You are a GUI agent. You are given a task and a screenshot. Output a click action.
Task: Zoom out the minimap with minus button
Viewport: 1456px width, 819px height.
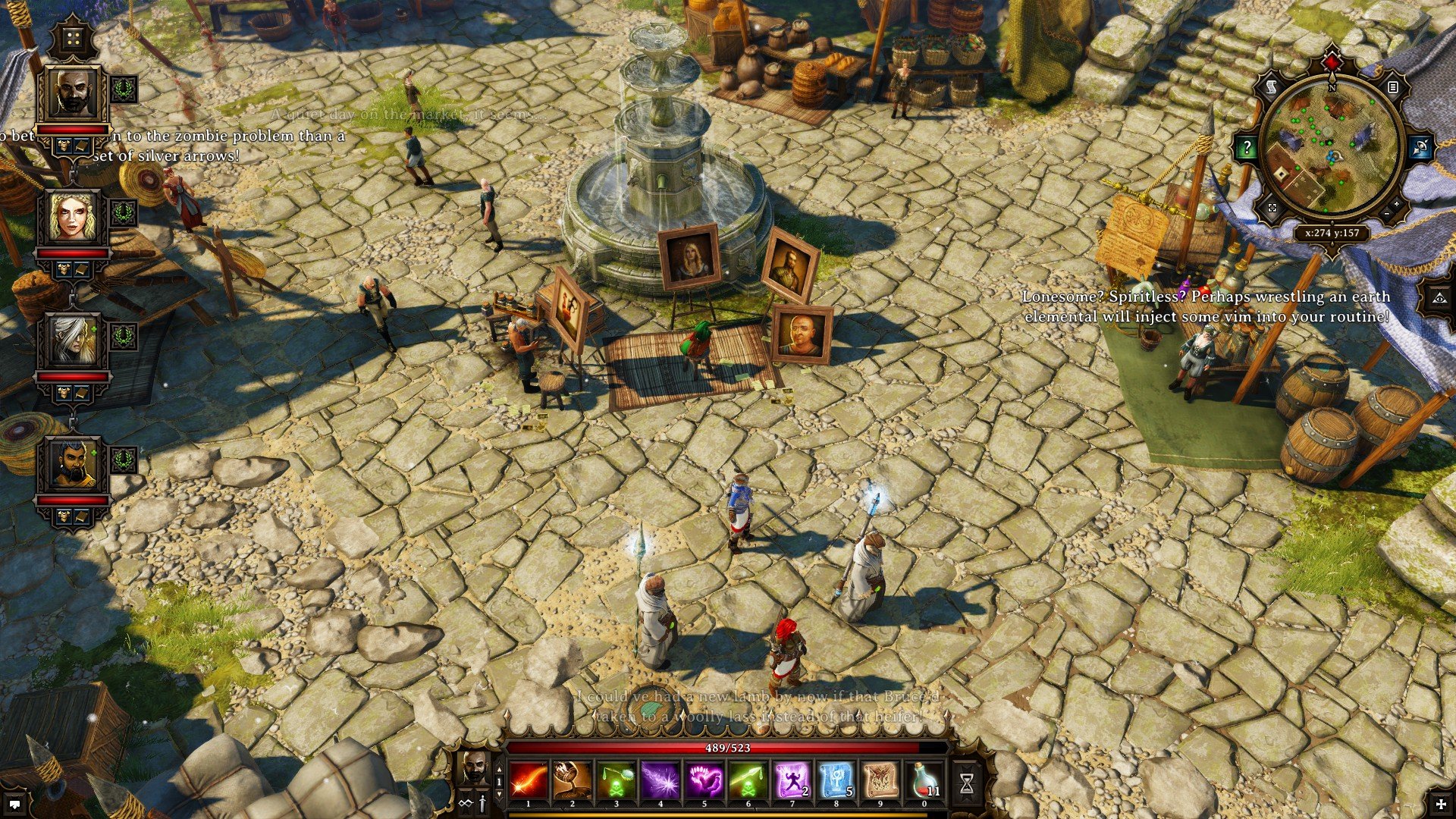(x=1387, y=215)
